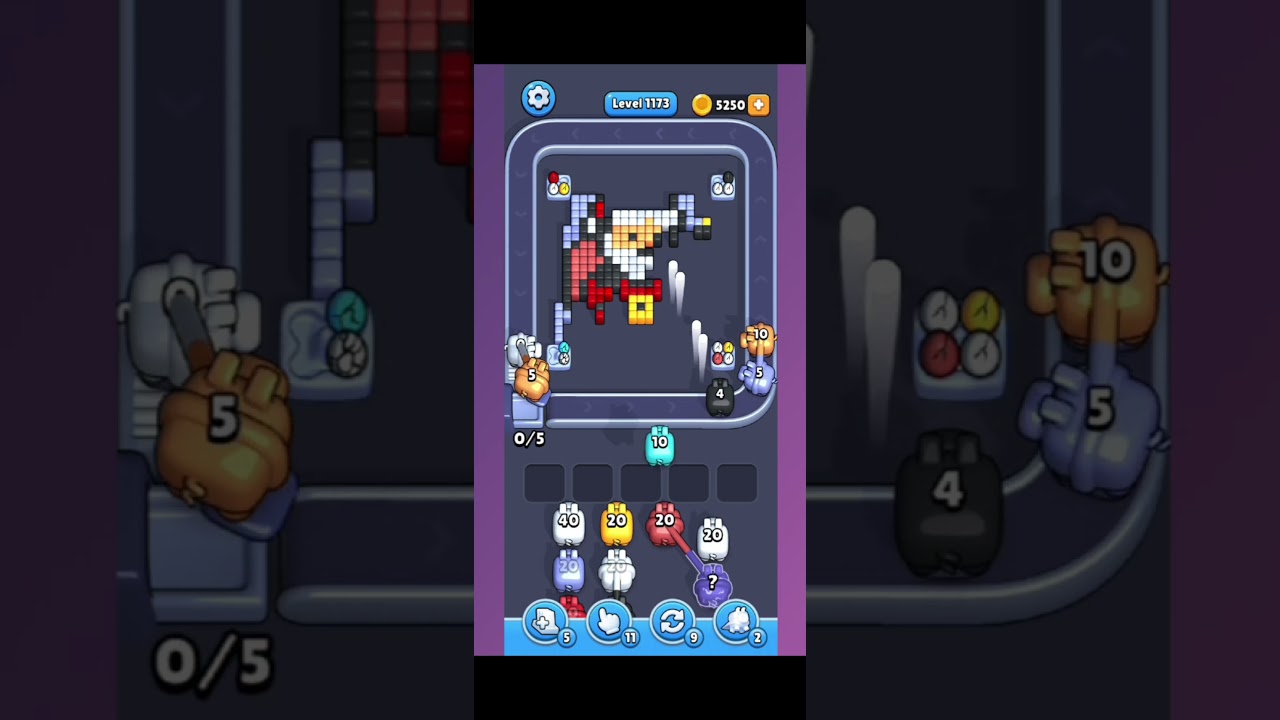Open the game settings gear
This screenshot has height=720, width=1280.
click(538, 97)
